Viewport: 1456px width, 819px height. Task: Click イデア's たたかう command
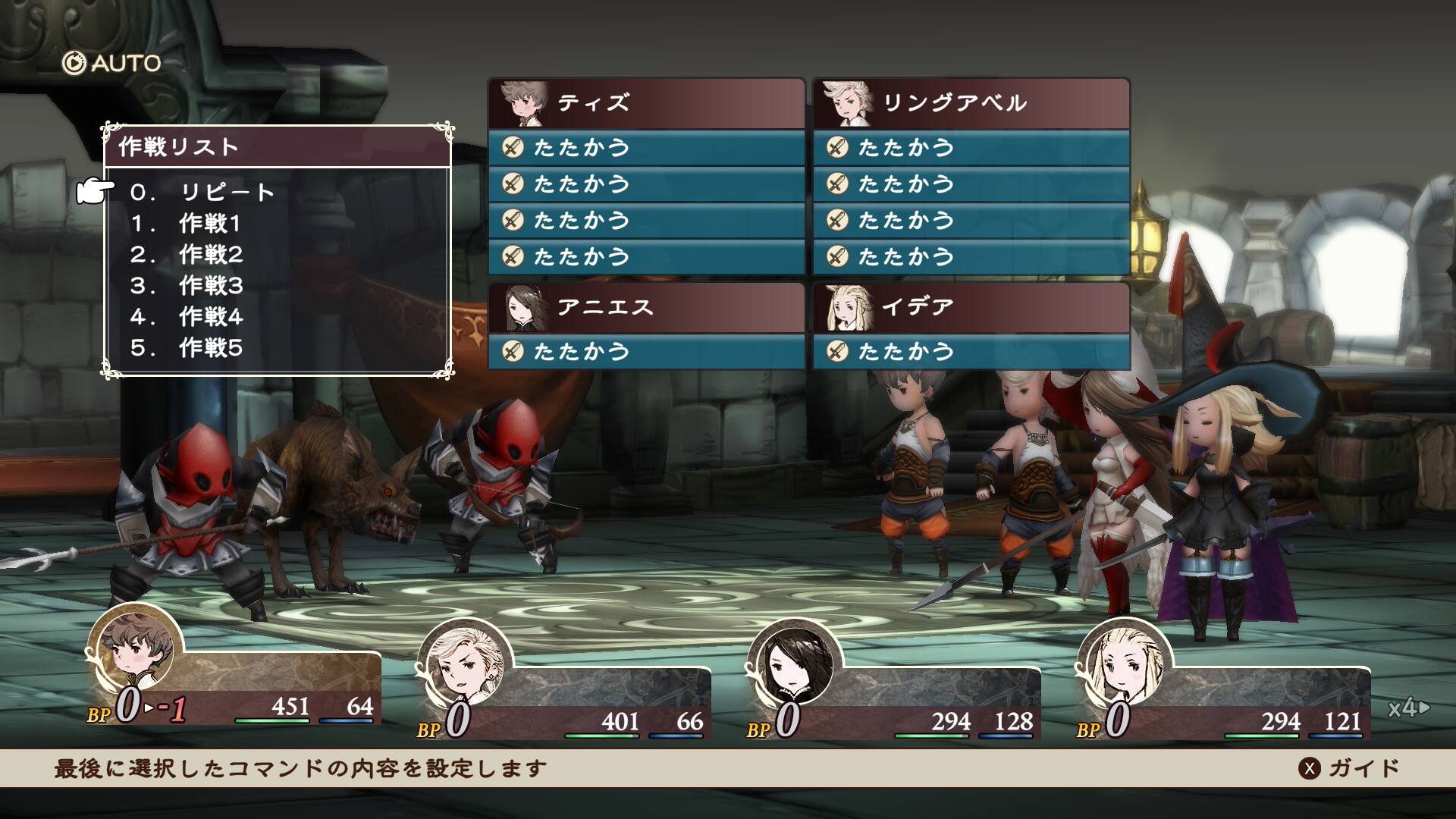971,351
